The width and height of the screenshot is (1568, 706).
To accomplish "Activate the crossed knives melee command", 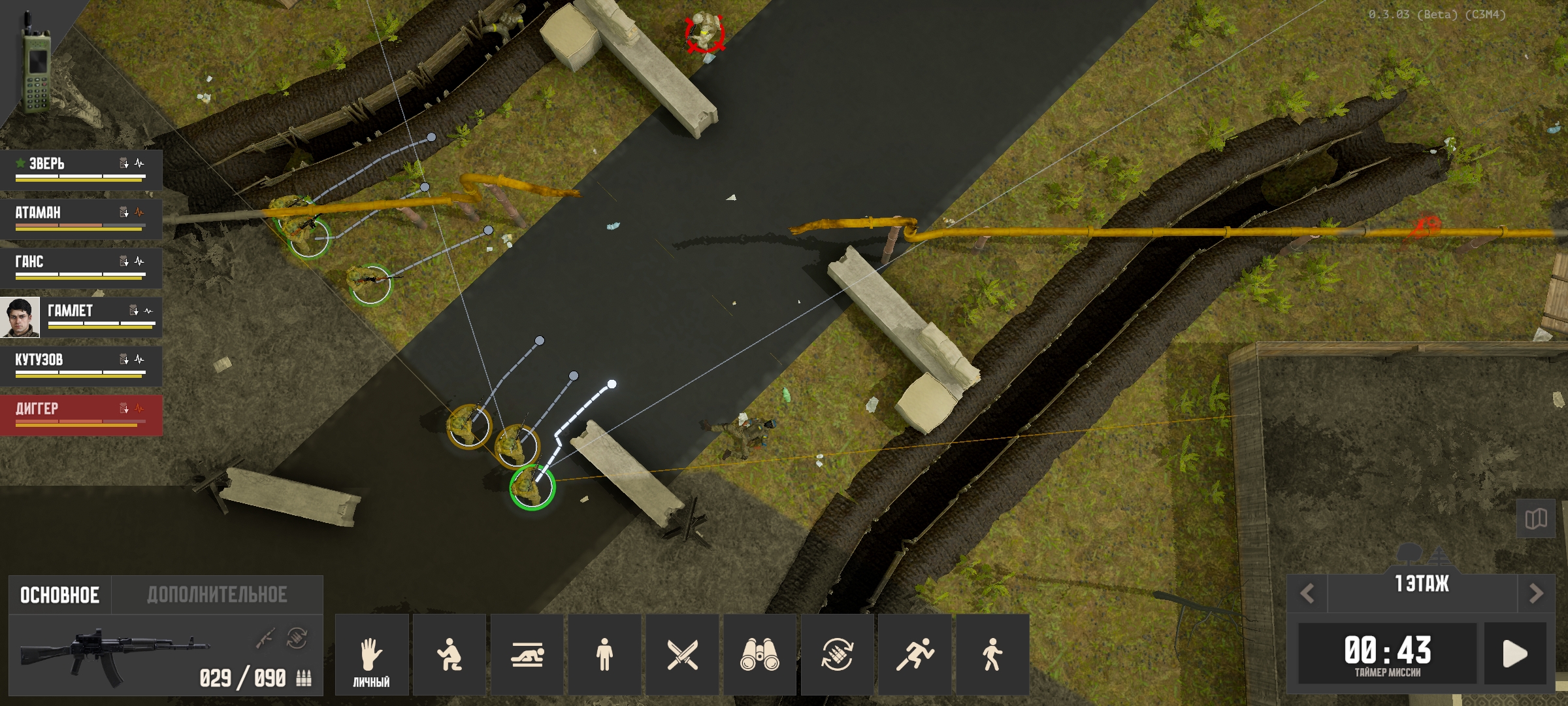I will 682,654.
